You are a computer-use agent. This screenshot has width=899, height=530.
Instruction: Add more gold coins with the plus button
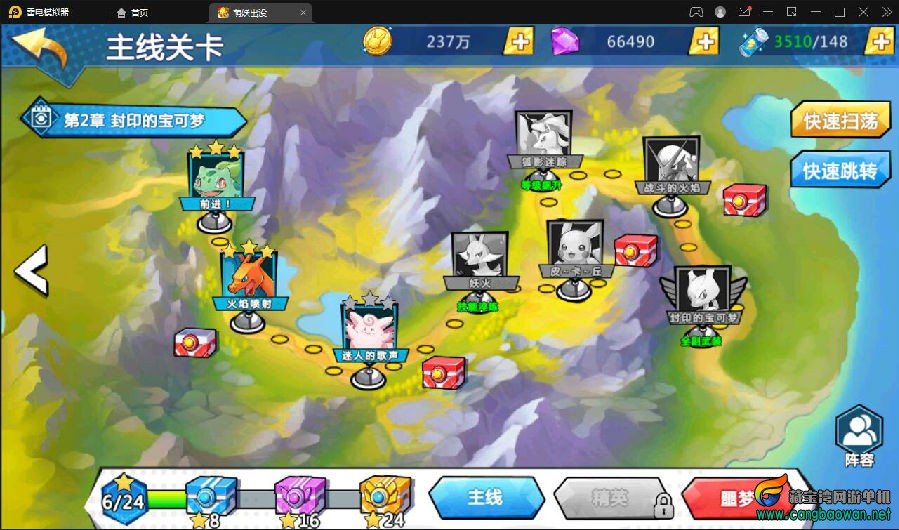pyautogui.click(x=520, y=41)
